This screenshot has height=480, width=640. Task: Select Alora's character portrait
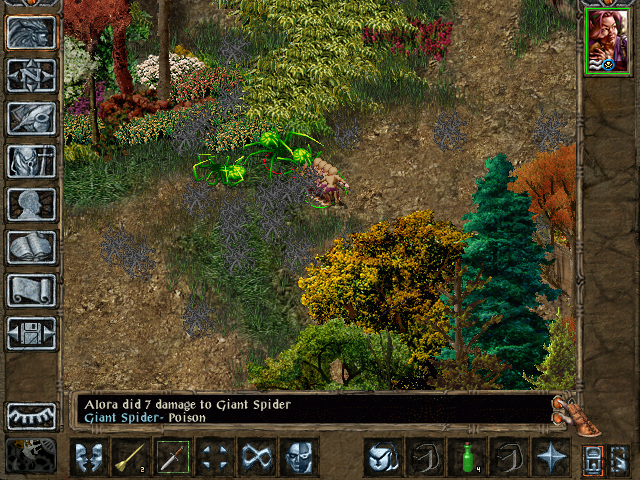[607, 41]
